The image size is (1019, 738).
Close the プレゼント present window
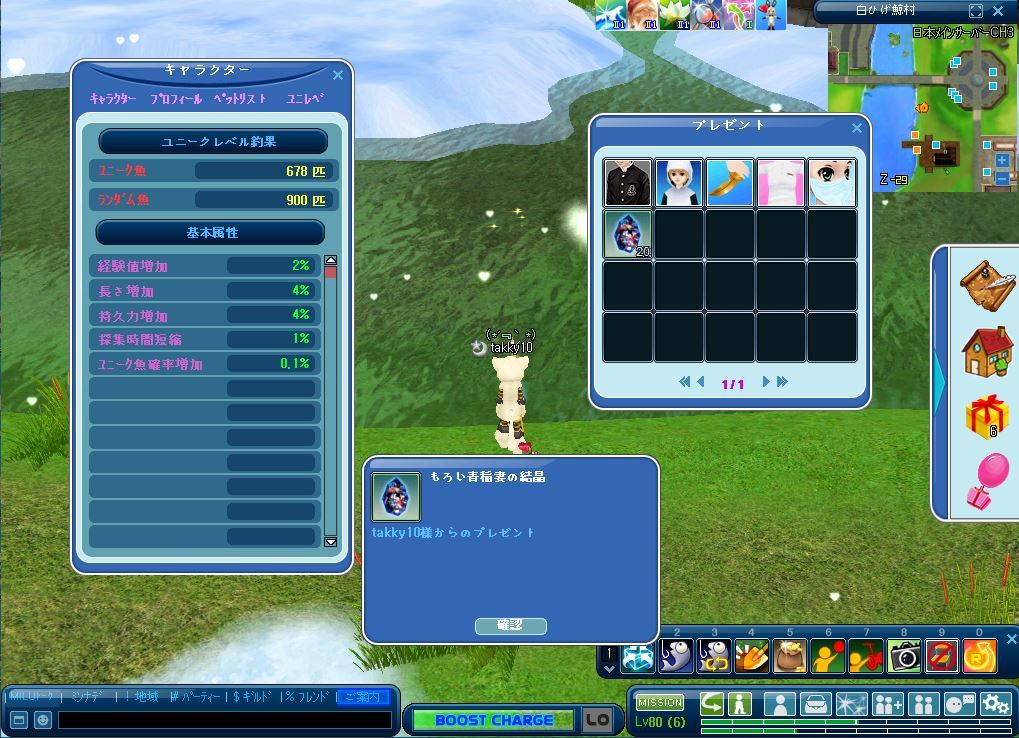pyautogui.click(x=857, y=128)
